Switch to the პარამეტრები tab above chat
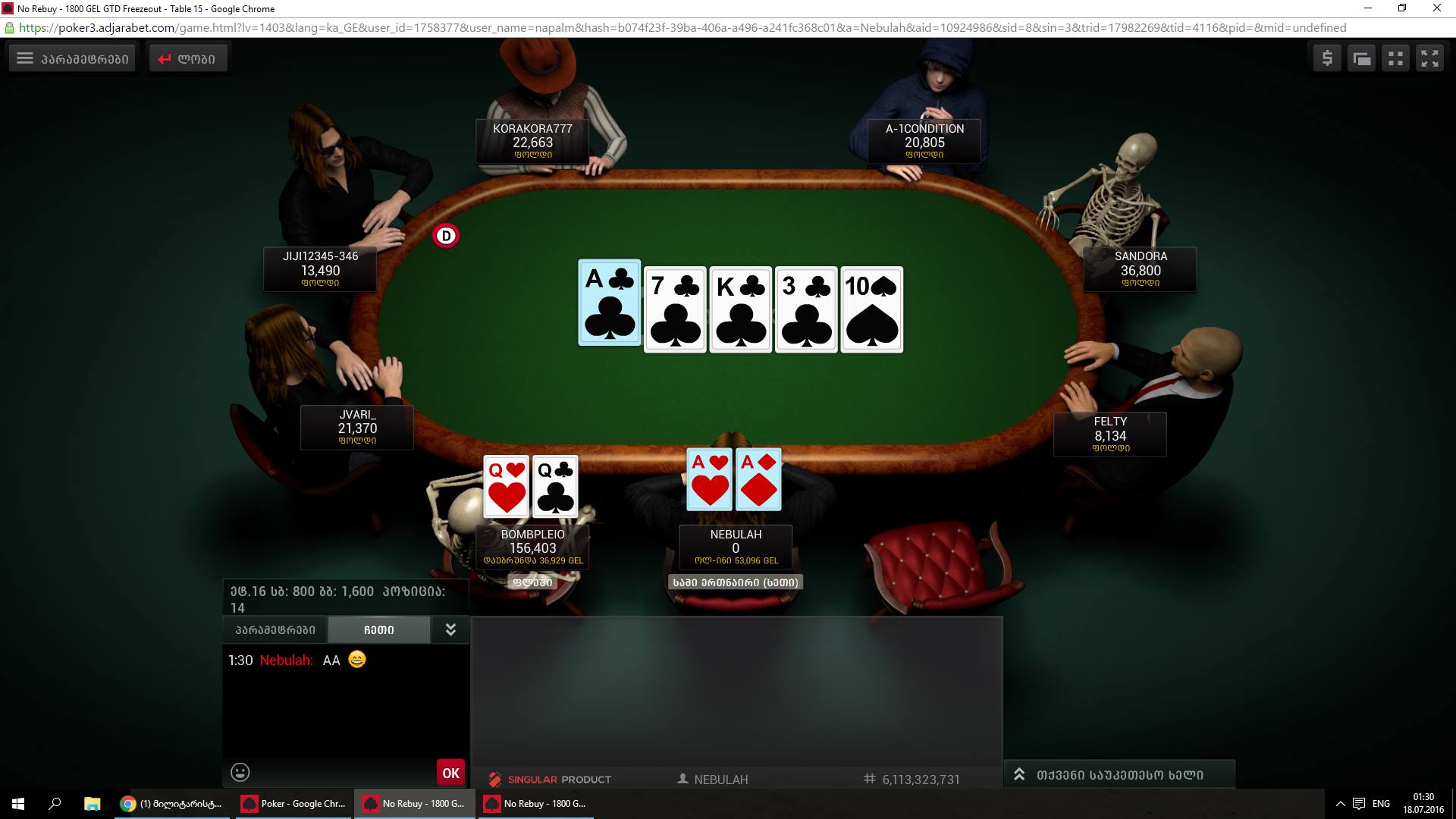The height and width of the screenshot is (819, 1456). (x=275, y=629)
